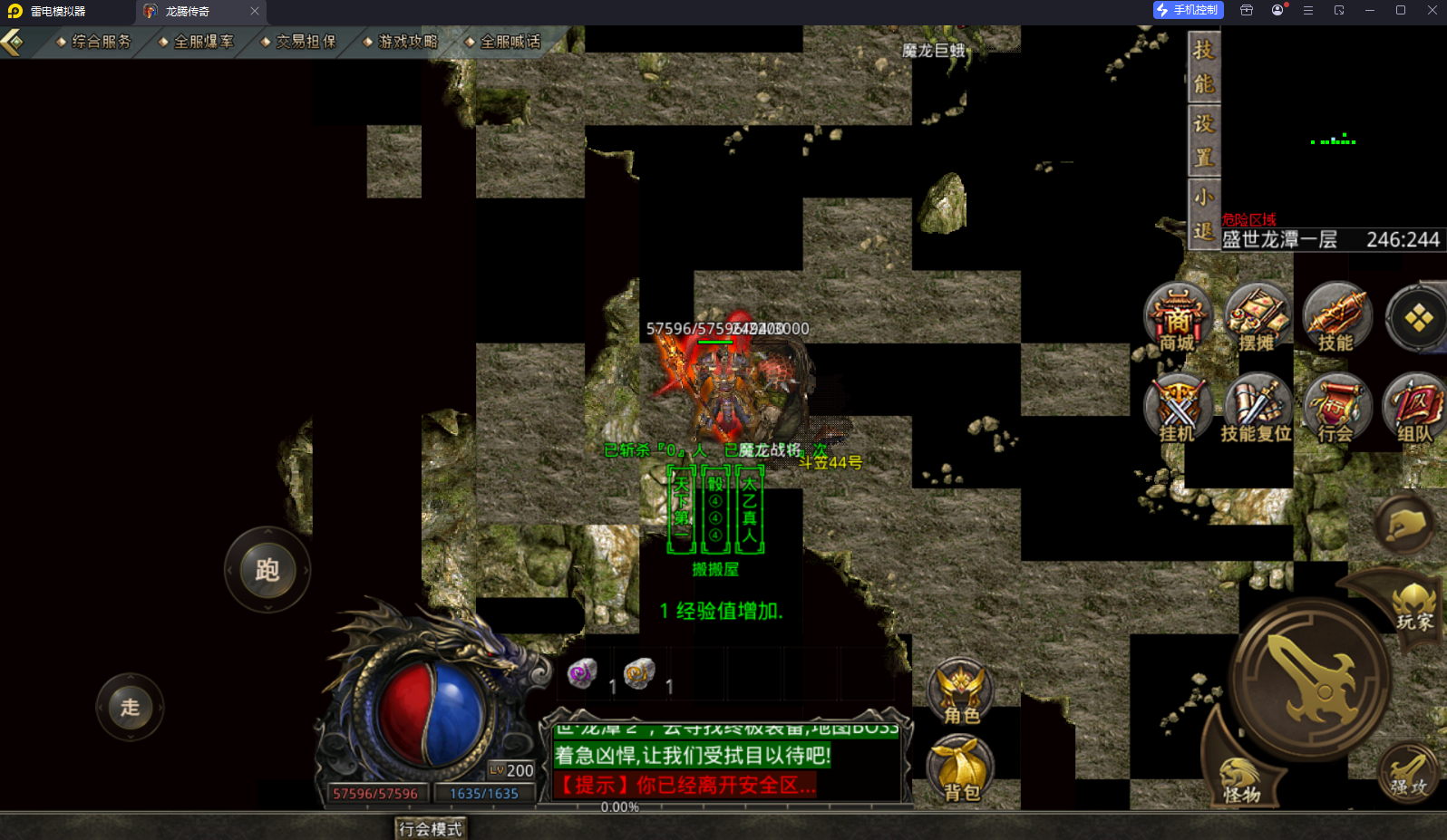Open the 组队 team icon
Viewport: 1447px width, 840px height.
click(x=1413, y=409)
